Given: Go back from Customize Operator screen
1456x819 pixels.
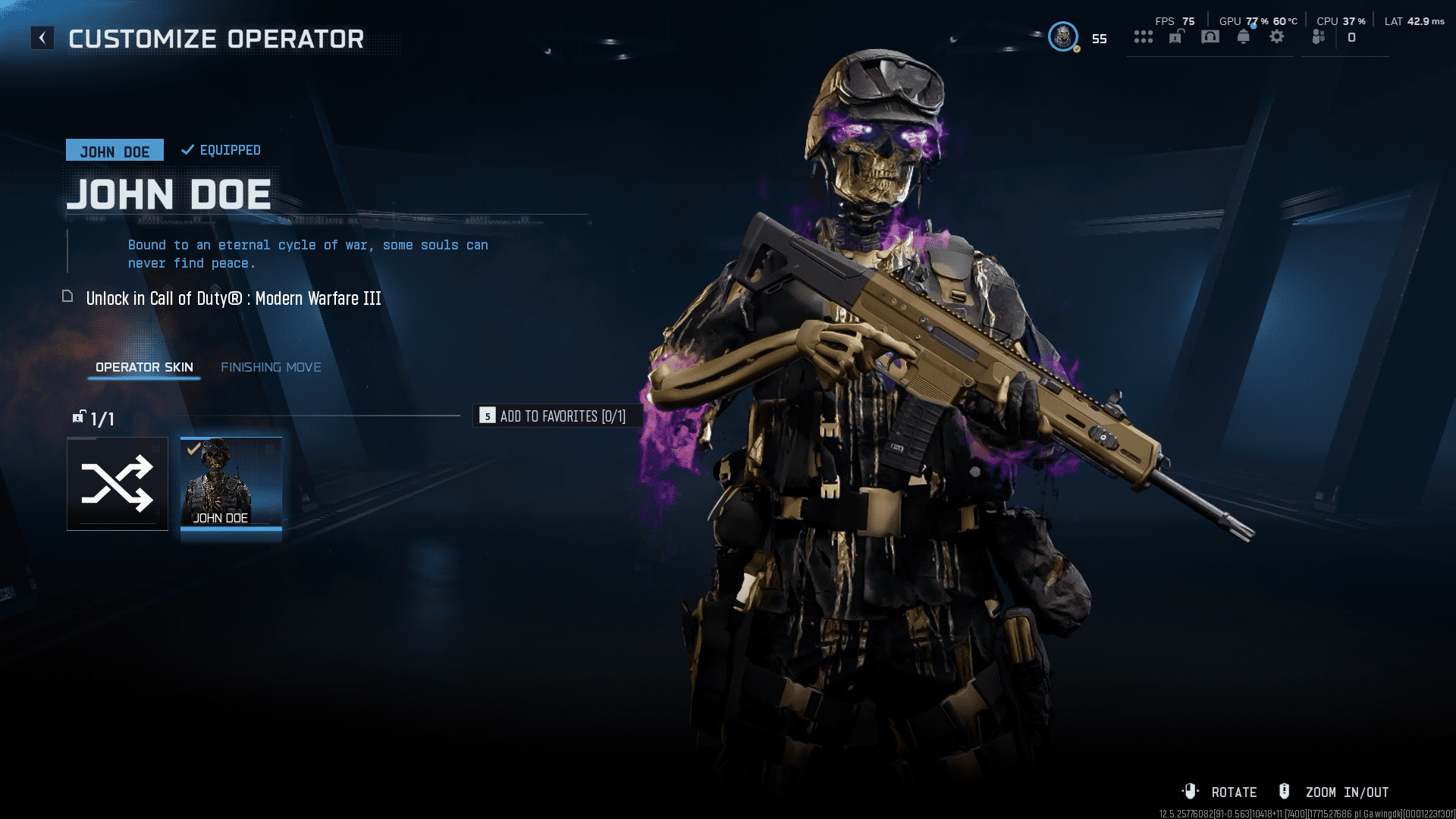Looking at the screenshot, I should (x=42, y=38).
